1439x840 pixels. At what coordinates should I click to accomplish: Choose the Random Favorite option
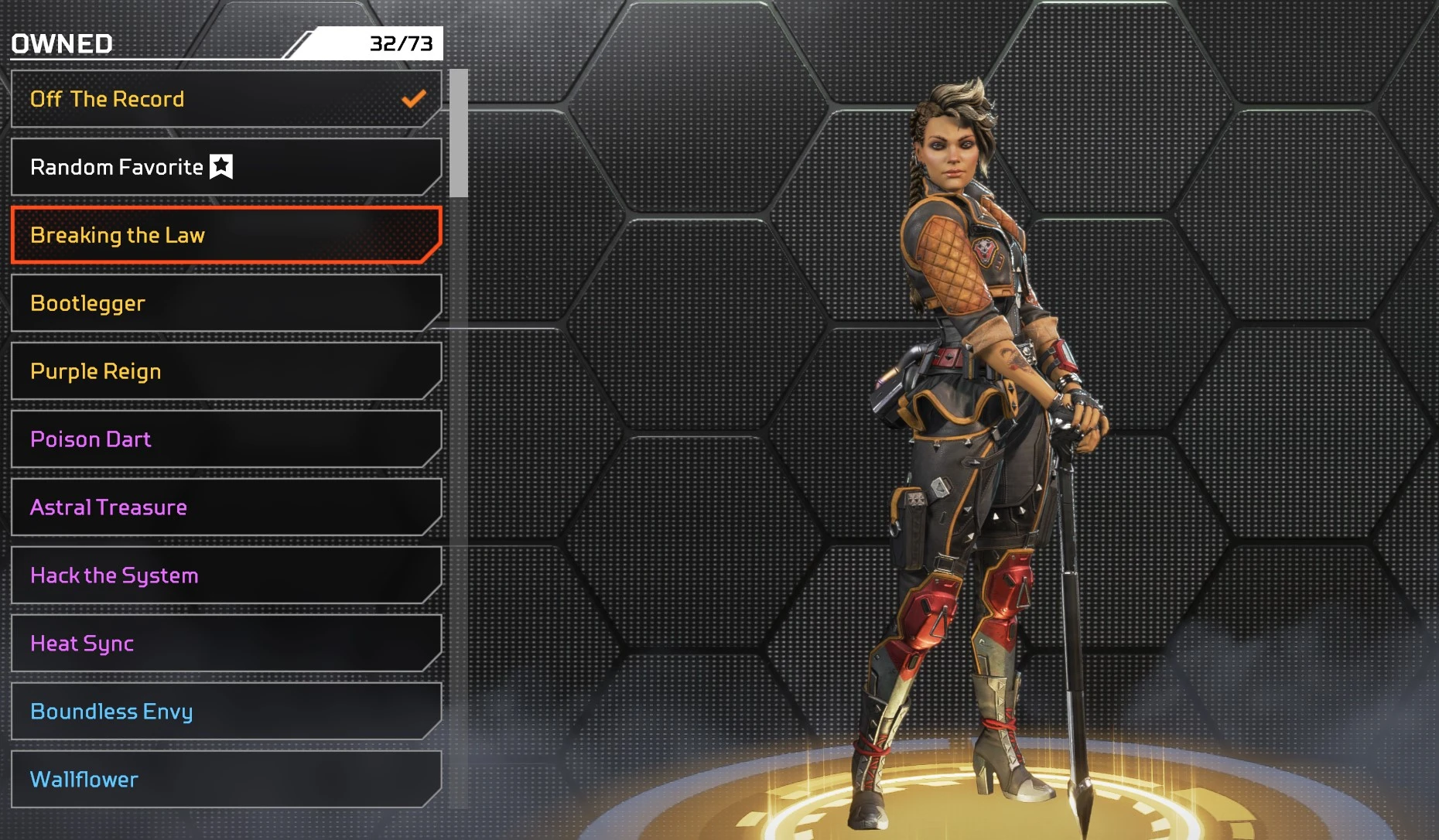(x=226, y=167)
